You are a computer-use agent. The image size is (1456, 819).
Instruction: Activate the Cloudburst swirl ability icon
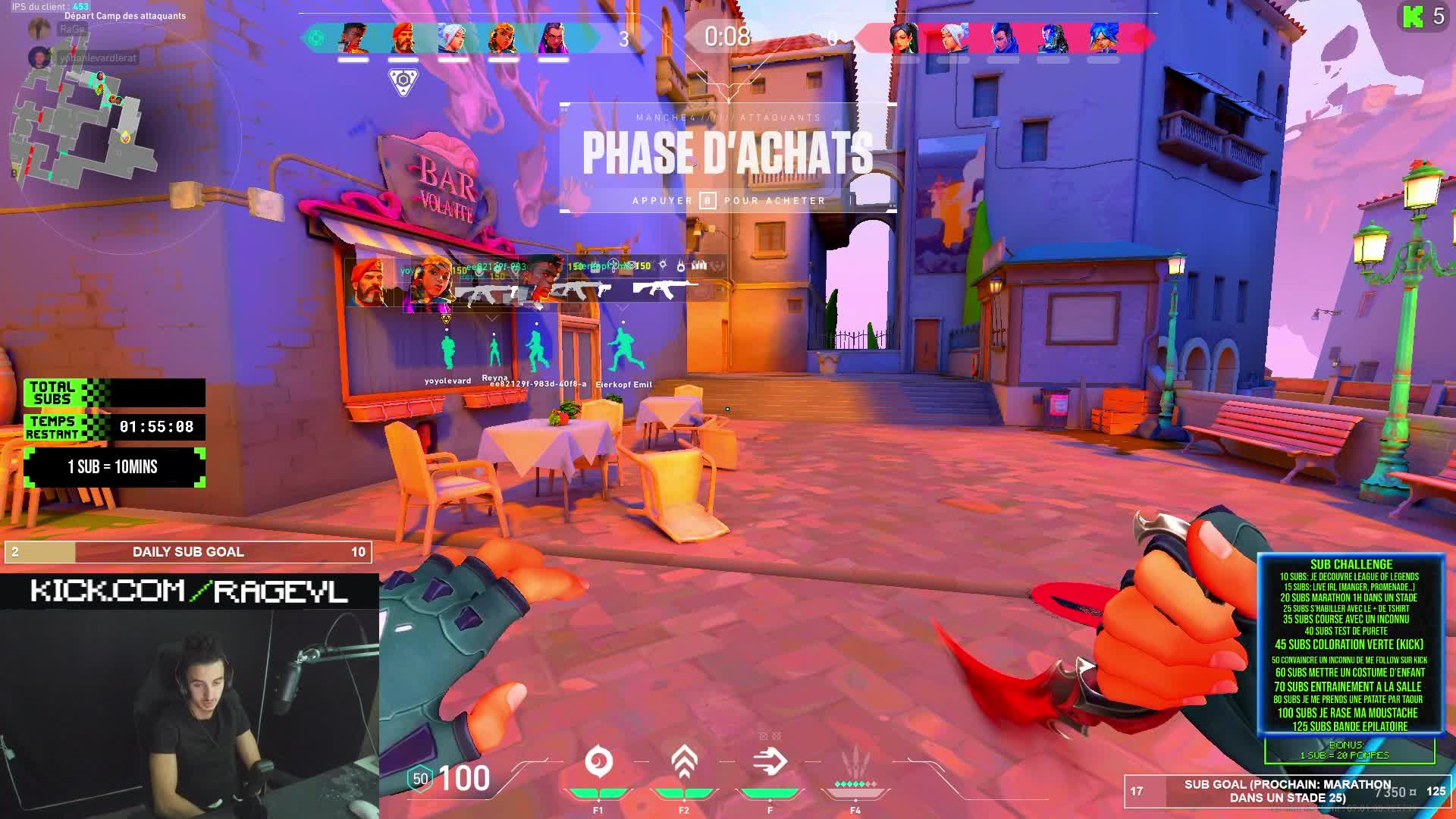point(598,762)
